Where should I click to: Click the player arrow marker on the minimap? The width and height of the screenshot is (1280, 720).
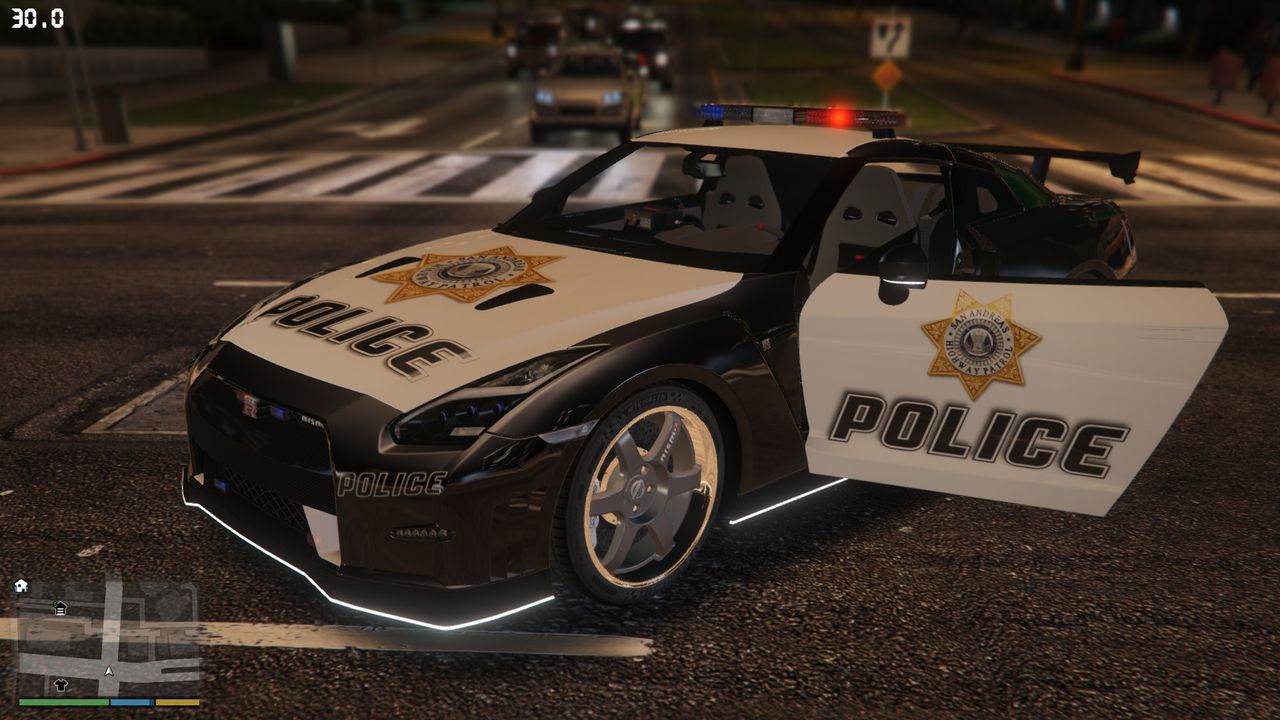pyautogui.click(x=108, y=670)
